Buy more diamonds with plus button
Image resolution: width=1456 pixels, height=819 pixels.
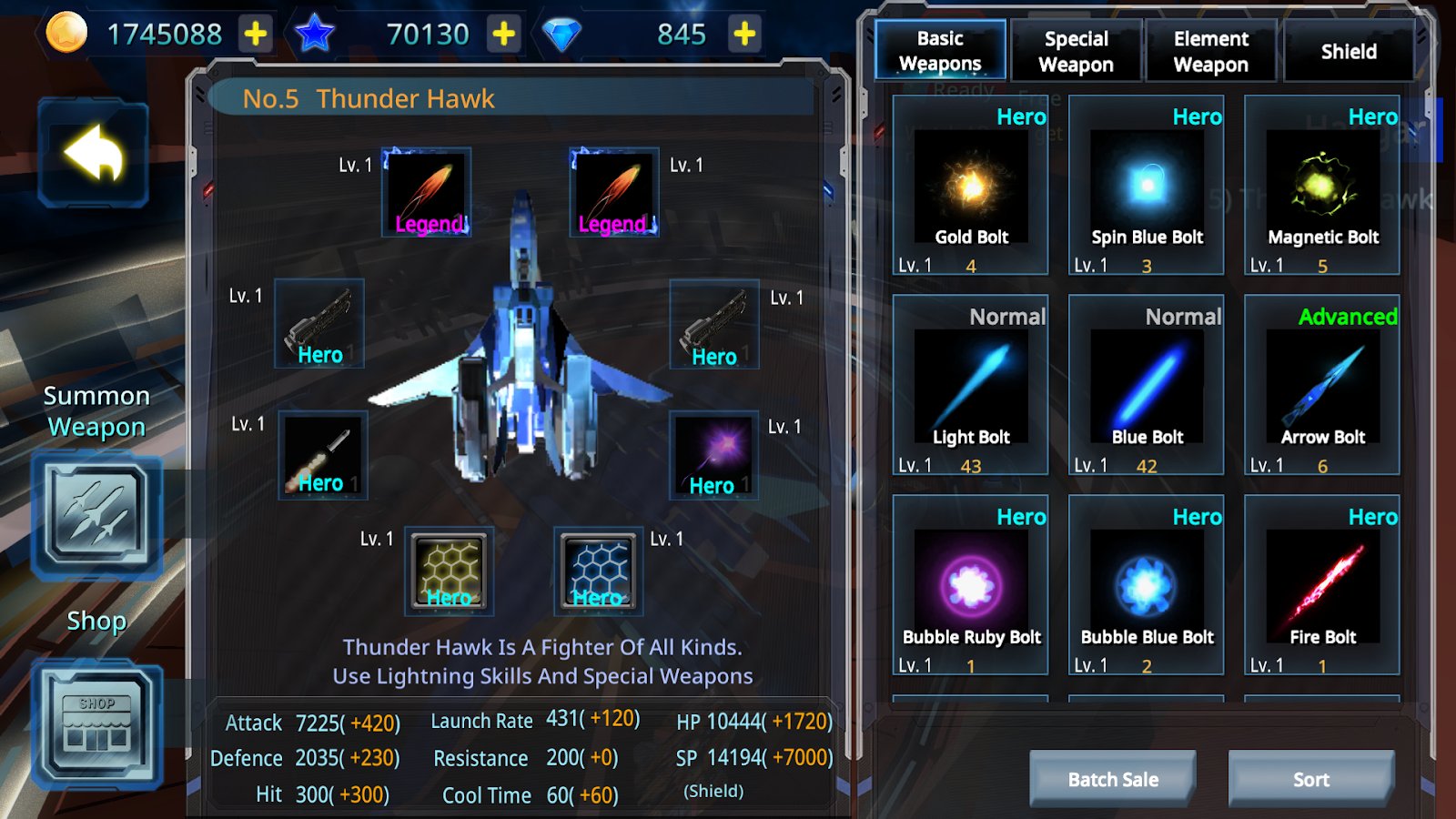click(744, 35)
